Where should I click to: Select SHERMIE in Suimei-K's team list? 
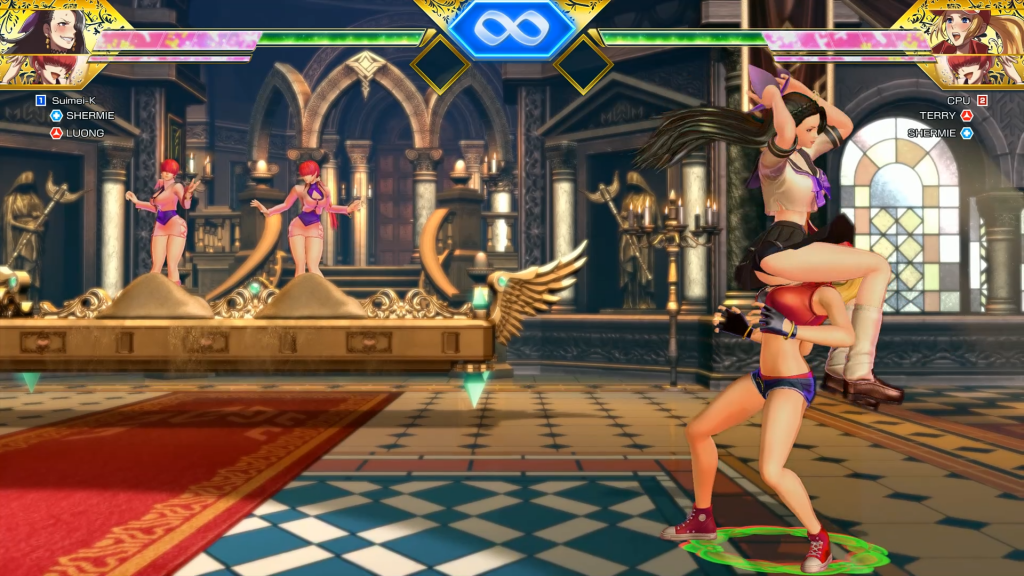pos(90,116)
